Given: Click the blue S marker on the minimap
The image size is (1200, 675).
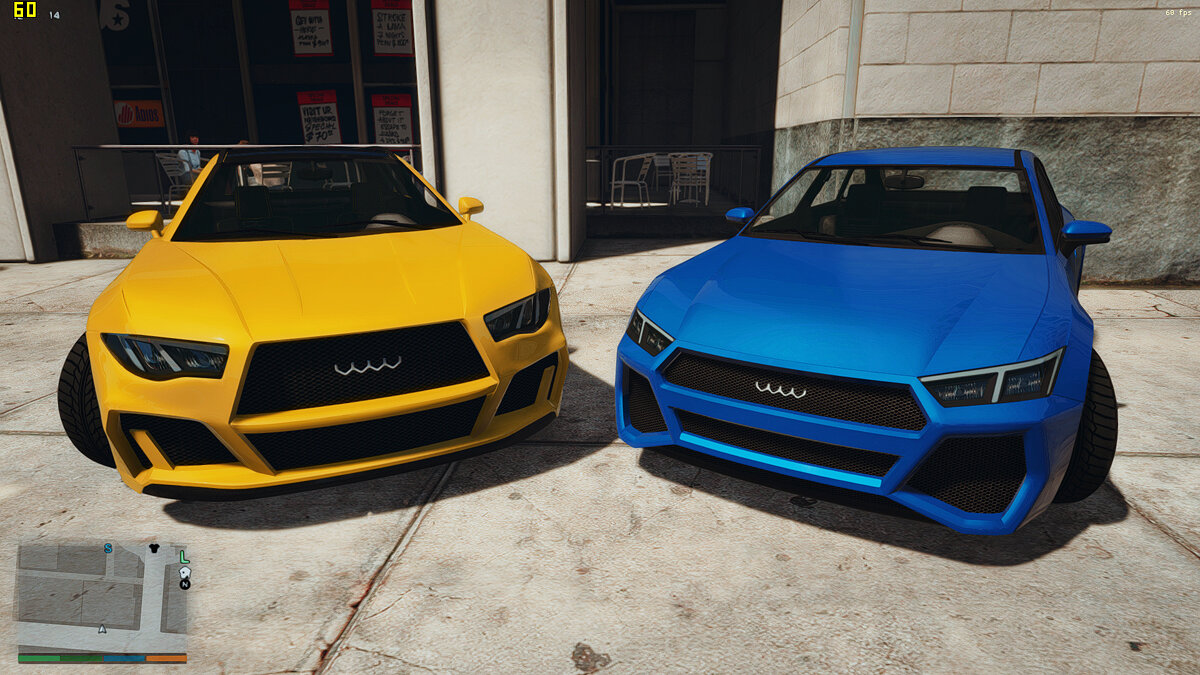Looking at the screenshot, I should (108, 548).
